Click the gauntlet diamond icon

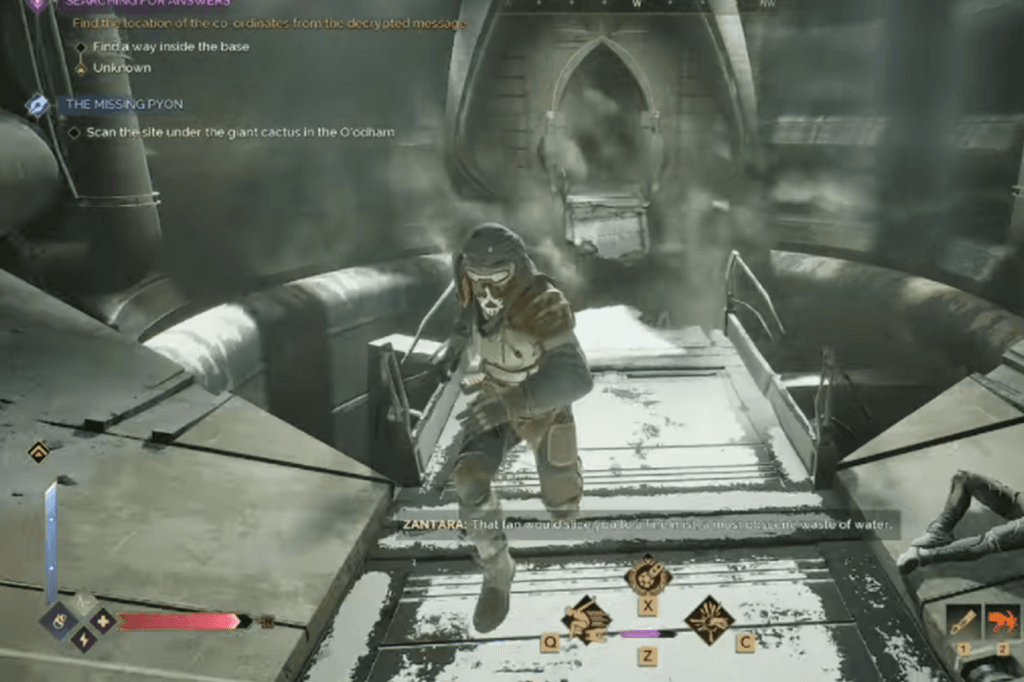[59, 620]
